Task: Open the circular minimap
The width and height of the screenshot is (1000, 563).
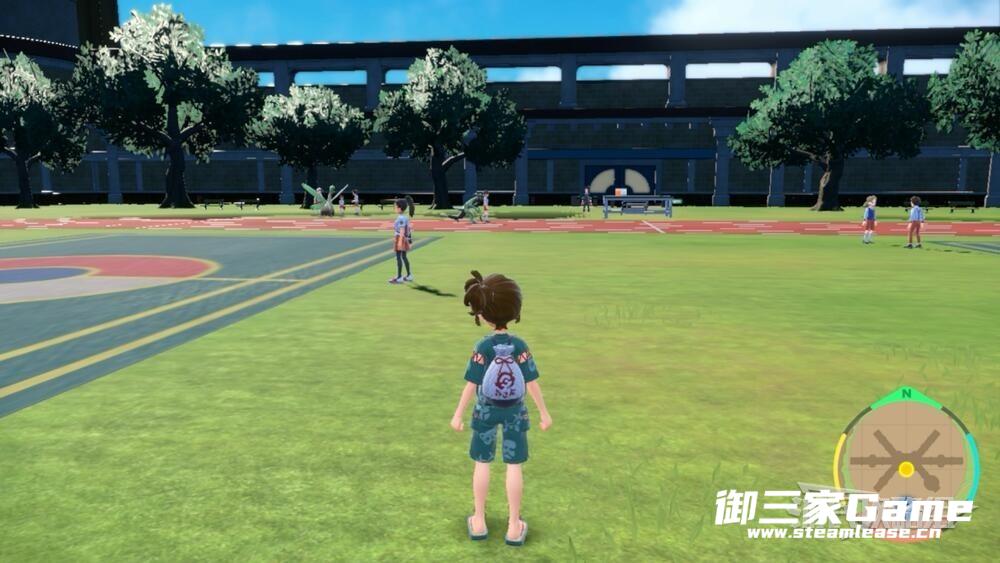Action: (906, 457)
